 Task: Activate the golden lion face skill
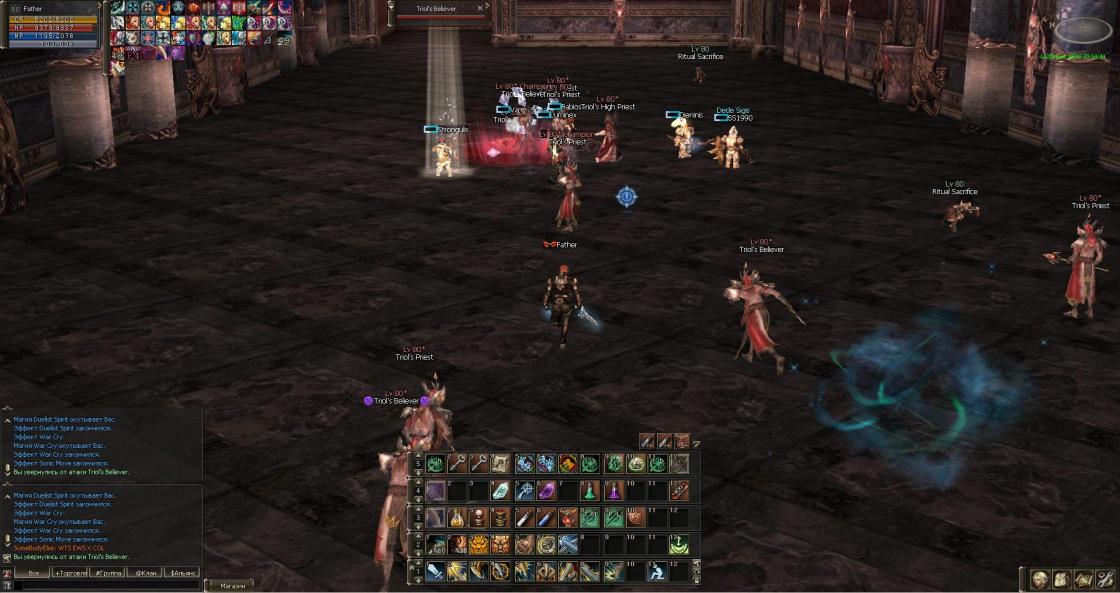(479, 545)
